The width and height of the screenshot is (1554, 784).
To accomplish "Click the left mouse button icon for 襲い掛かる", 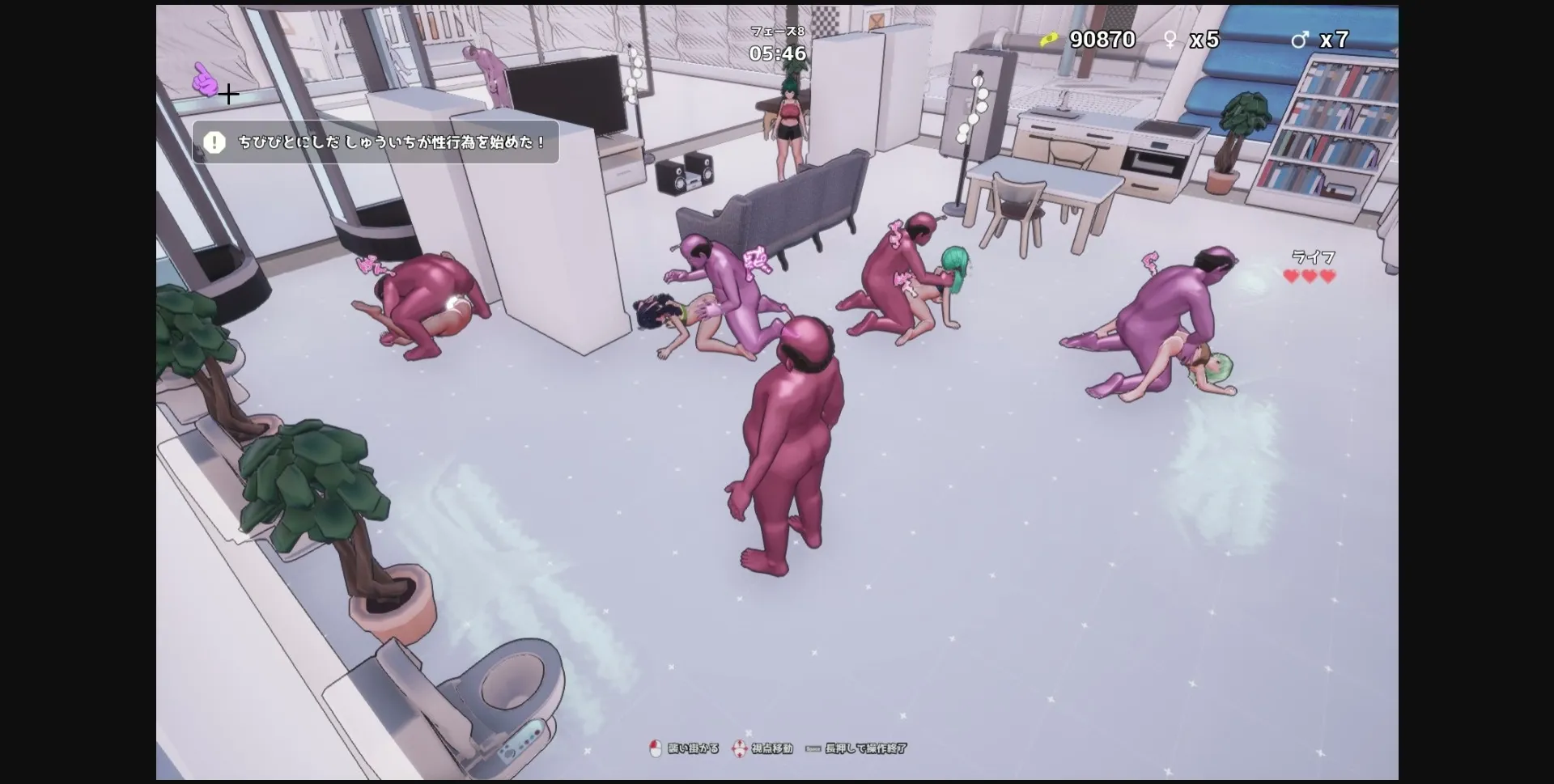I will pyautogui.click(x=657, y=750).
